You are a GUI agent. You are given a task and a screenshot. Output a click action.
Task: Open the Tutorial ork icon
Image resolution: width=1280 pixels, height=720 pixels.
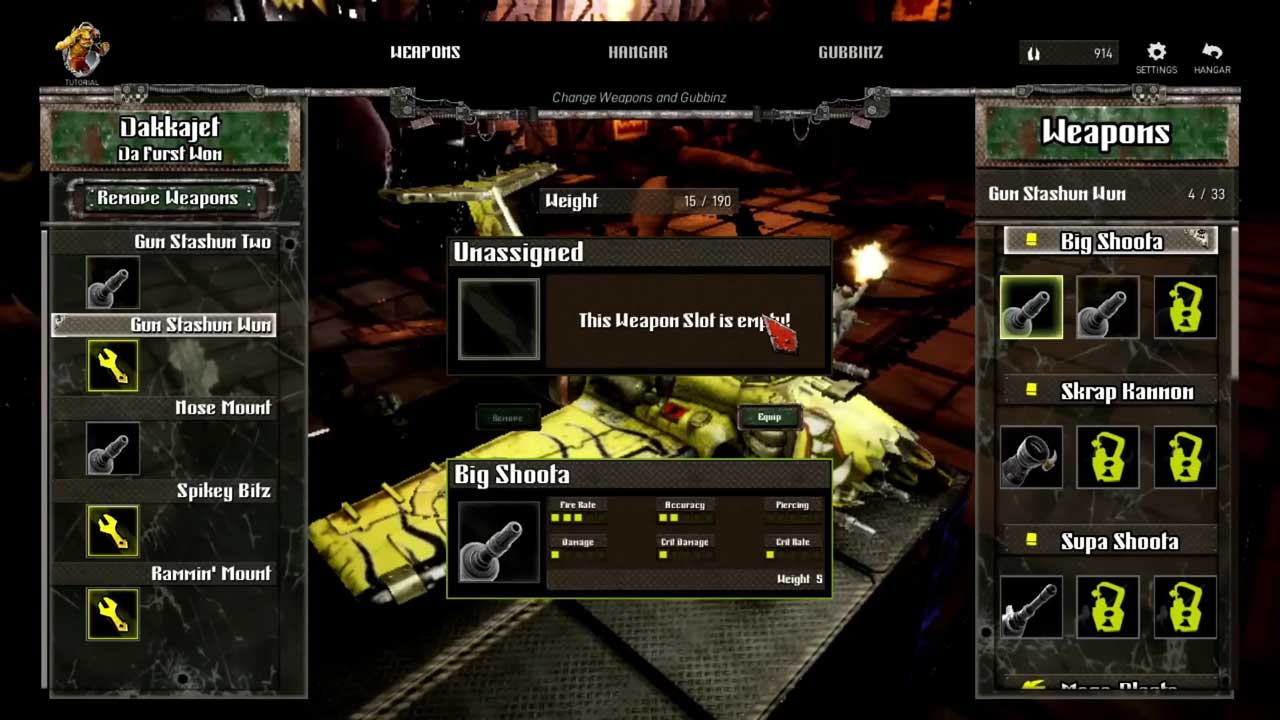(82, 54)
